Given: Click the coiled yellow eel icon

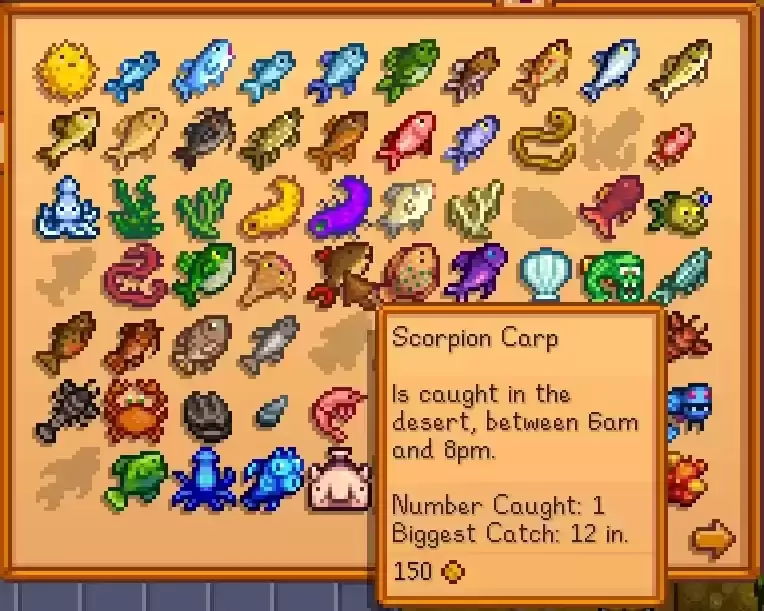Looking at the screenshot, I should point(541,139).
